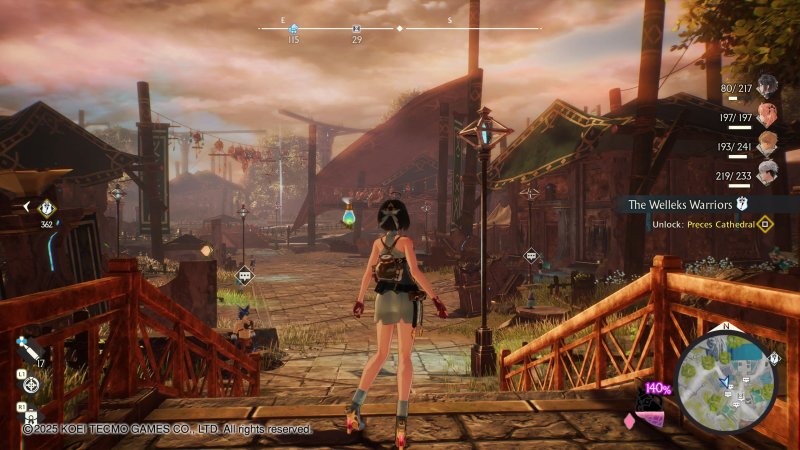Click the diamond quest icon showing 362
The height and width of the screenshot is (450, 800).
coord(46,208)
